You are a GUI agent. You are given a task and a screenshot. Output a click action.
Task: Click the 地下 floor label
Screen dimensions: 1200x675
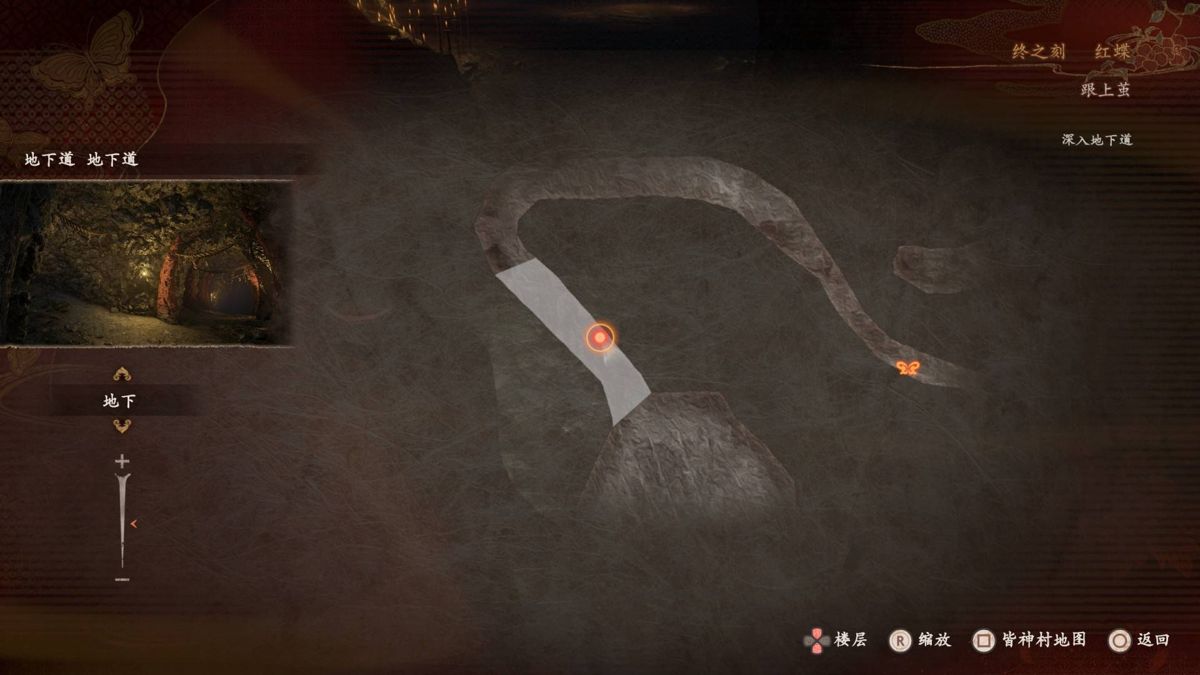120,401
